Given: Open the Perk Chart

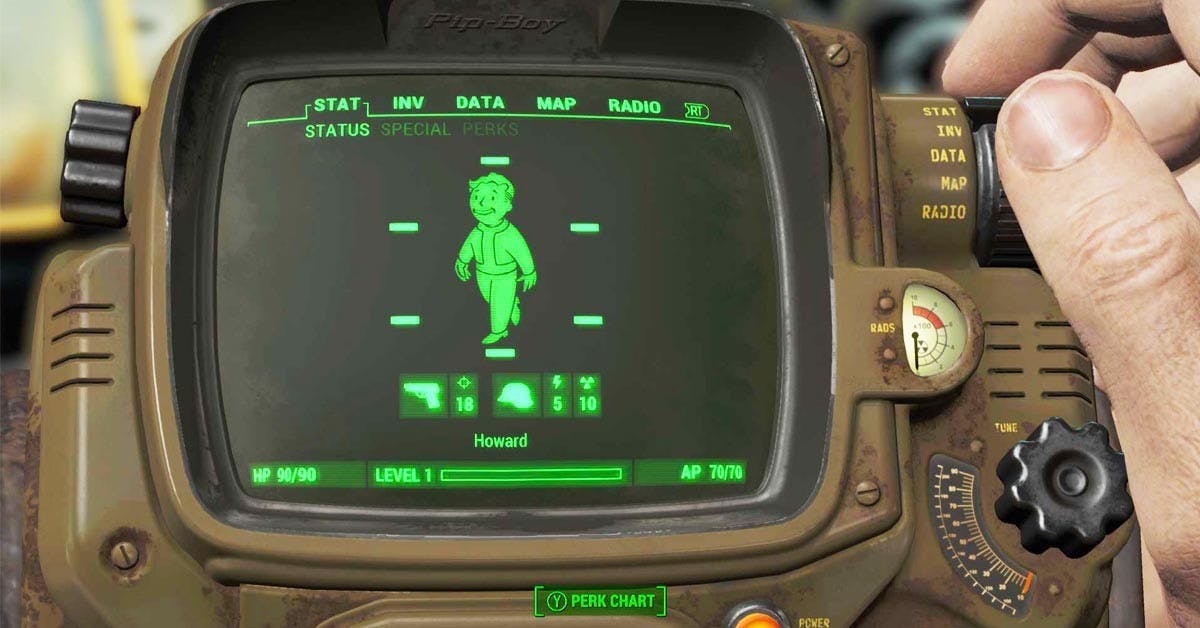Looking at the screenshot, I should [x=601, y=601].
